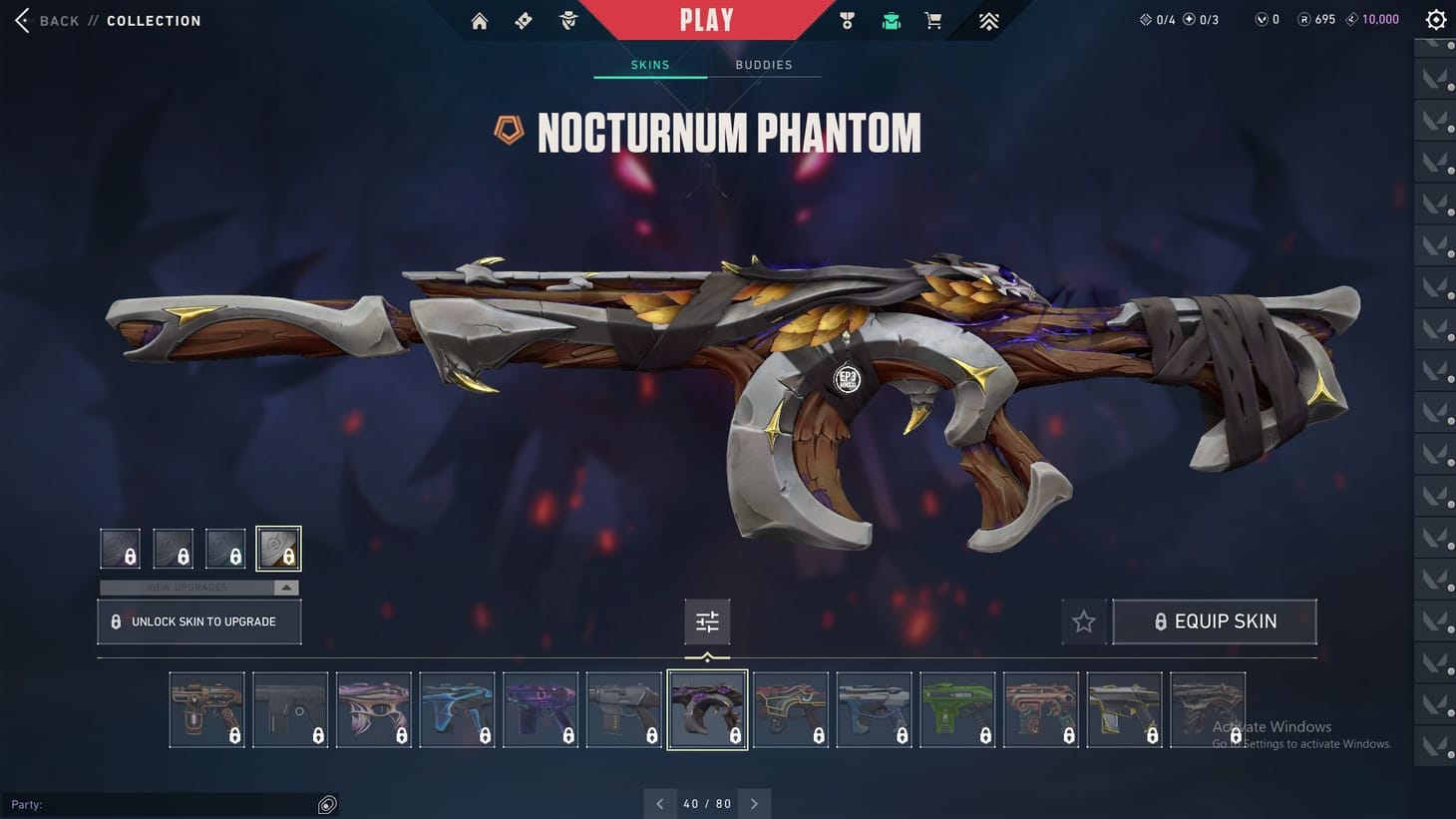Click UNLOCK SKIN TO UPGRADE
The image size is (1456, 819).
(x=198, y=620)
